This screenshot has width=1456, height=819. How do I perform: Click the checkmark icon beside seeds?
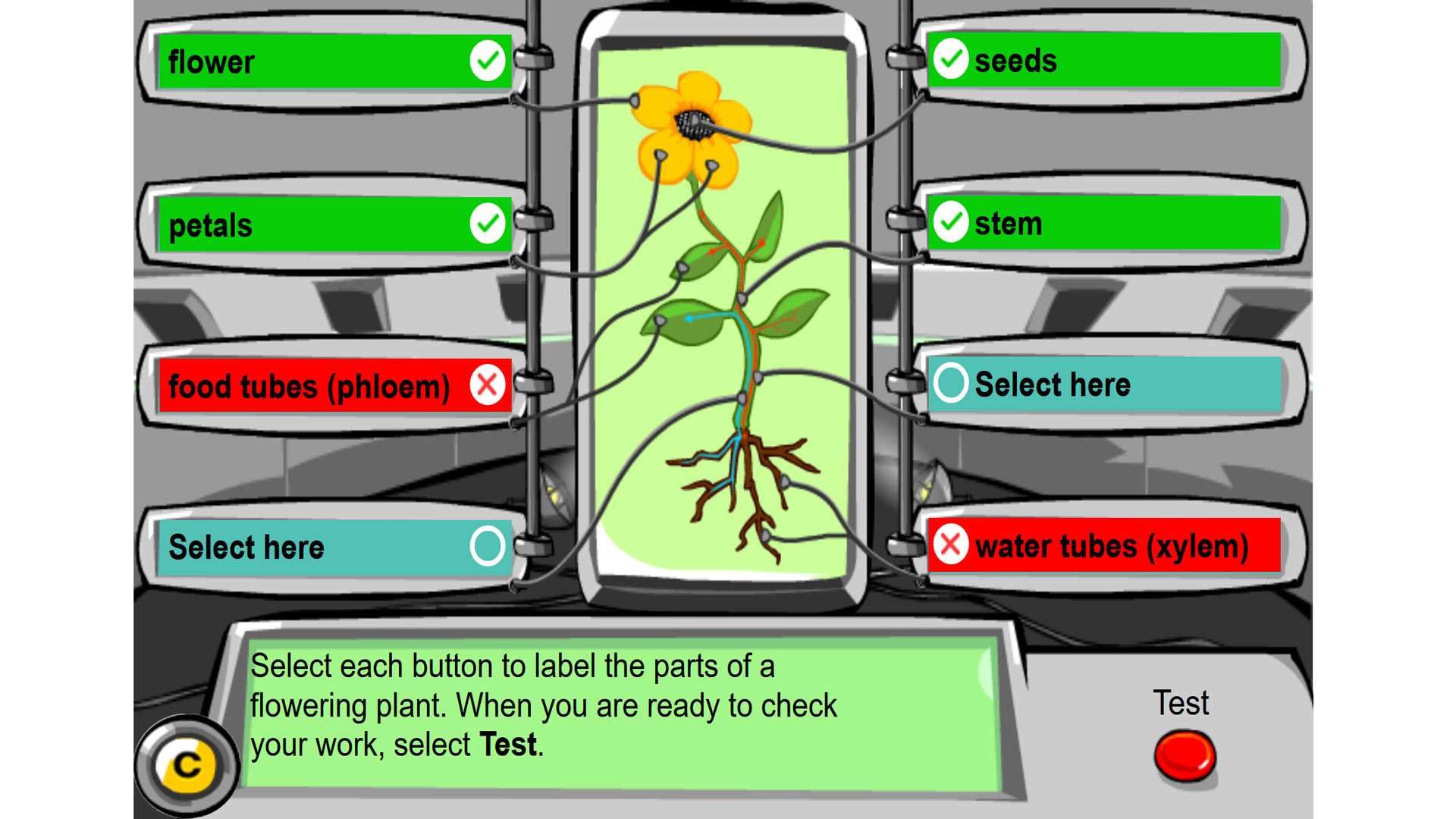[x=950, y=61]
